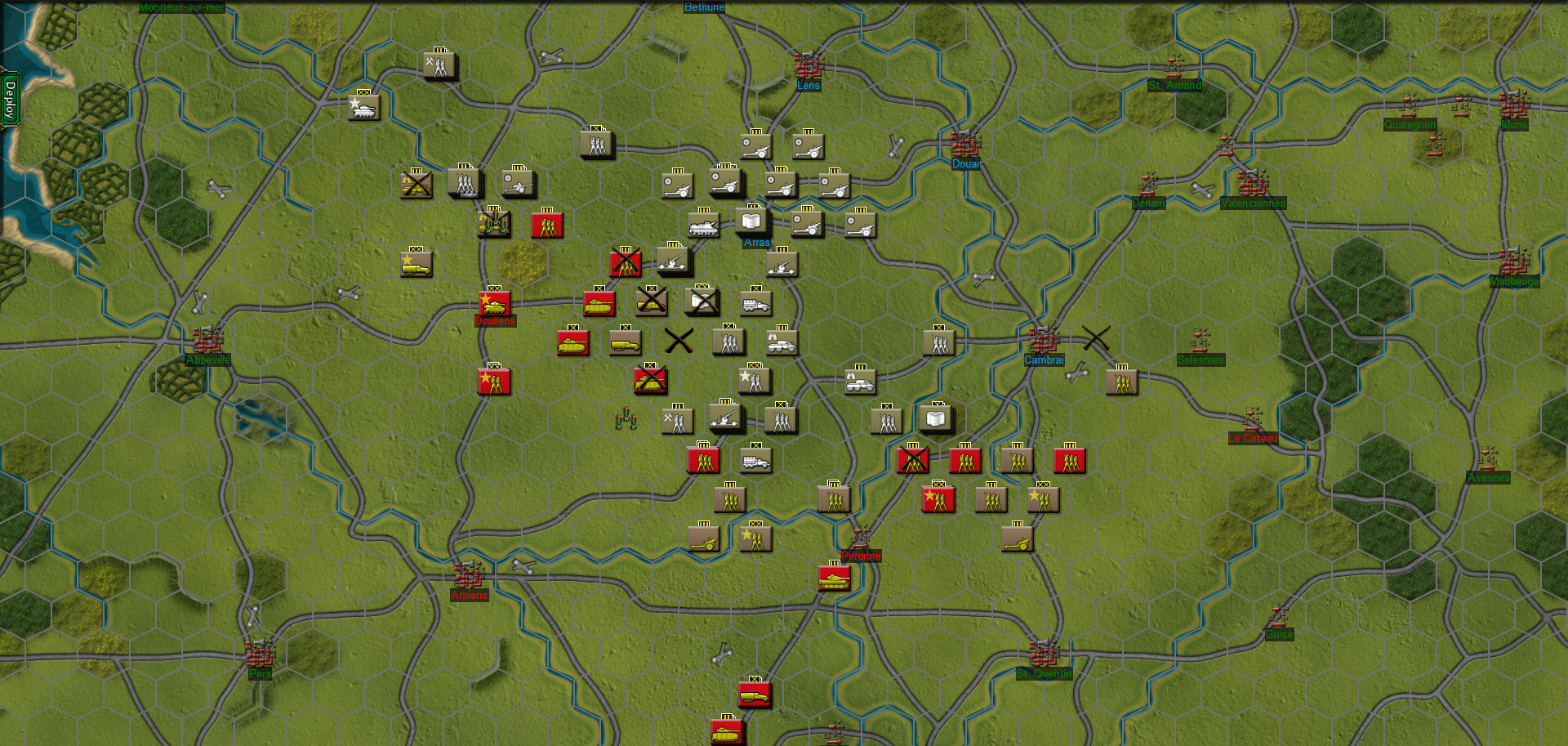Open the supply depot counter at Arras
The image size is (1568, 746).
coord(751,221)
